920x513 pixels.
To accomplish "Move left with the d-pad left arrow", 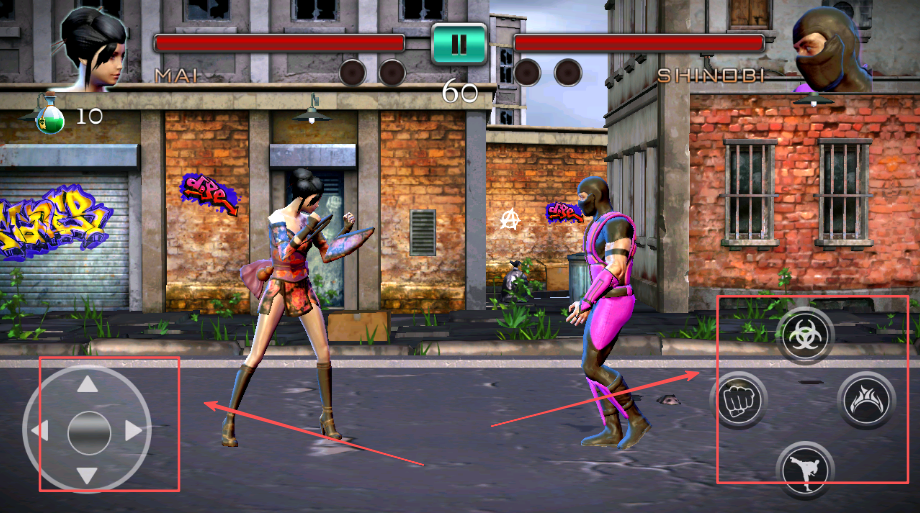I will coord(41,432).
